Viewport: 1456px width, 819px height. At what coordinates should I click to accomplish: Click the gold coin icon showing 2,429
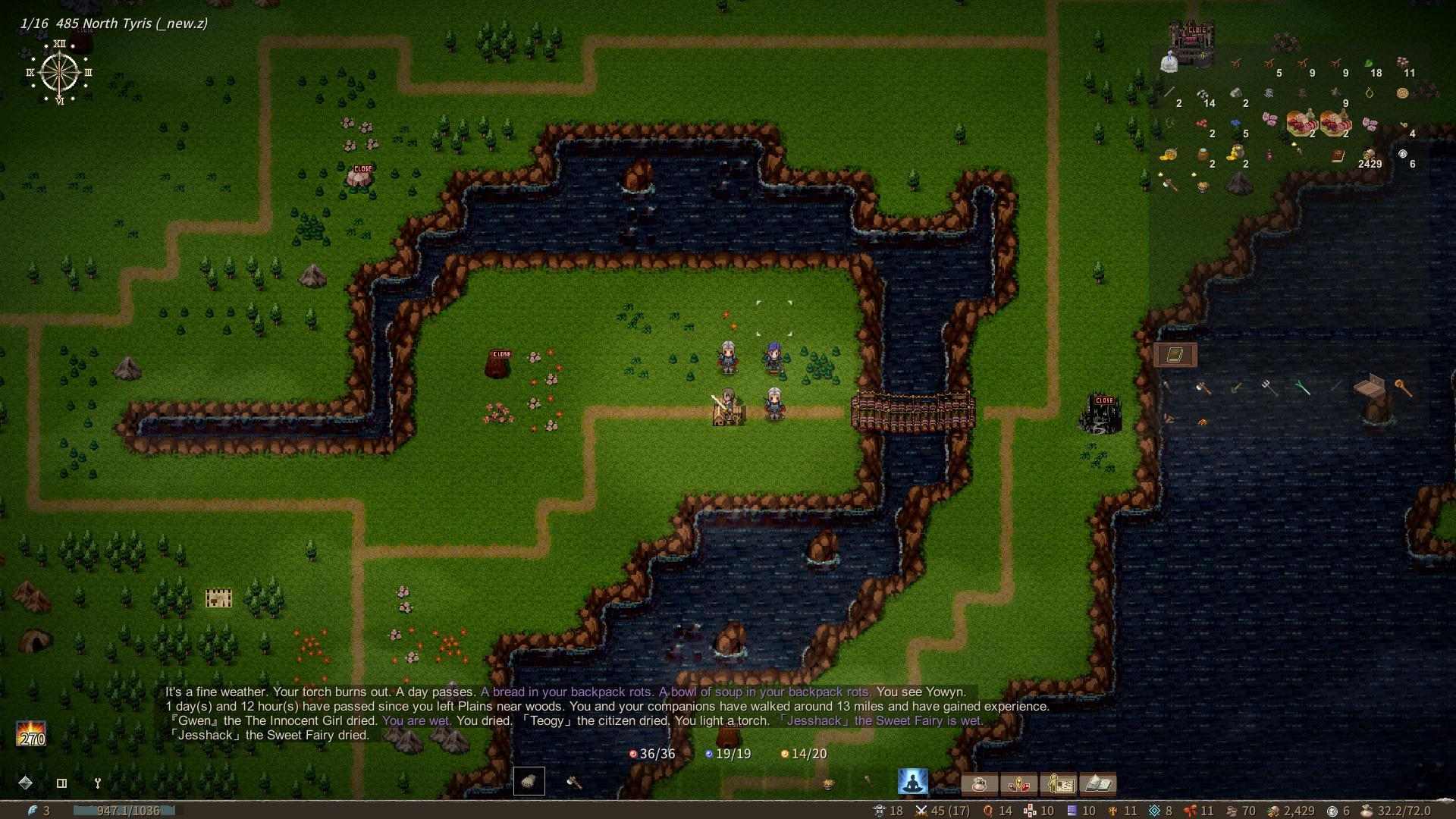[1272, 810]
